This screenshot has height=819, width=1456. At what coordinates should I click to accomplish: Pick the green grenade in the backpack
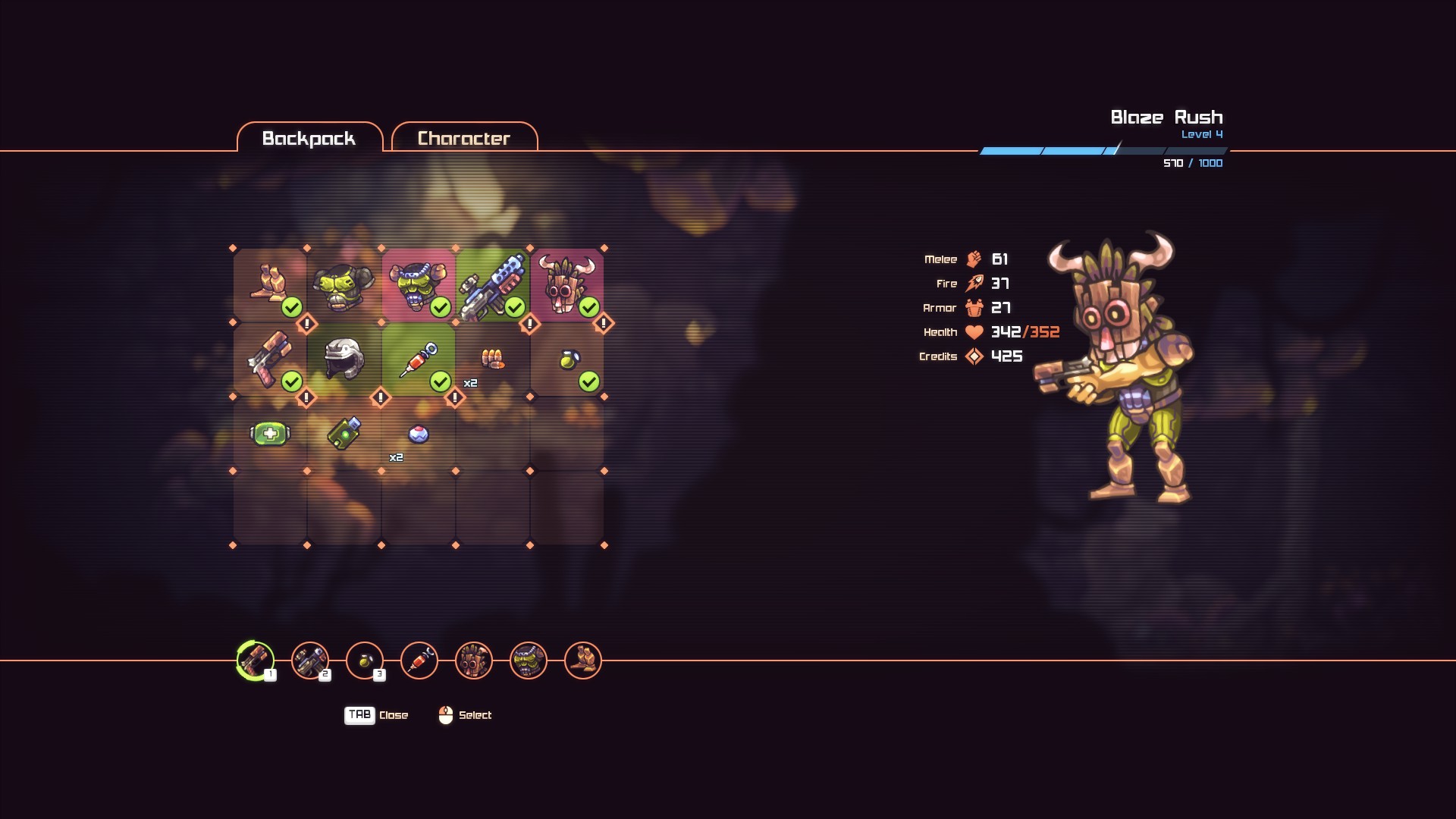pos(567,359)
